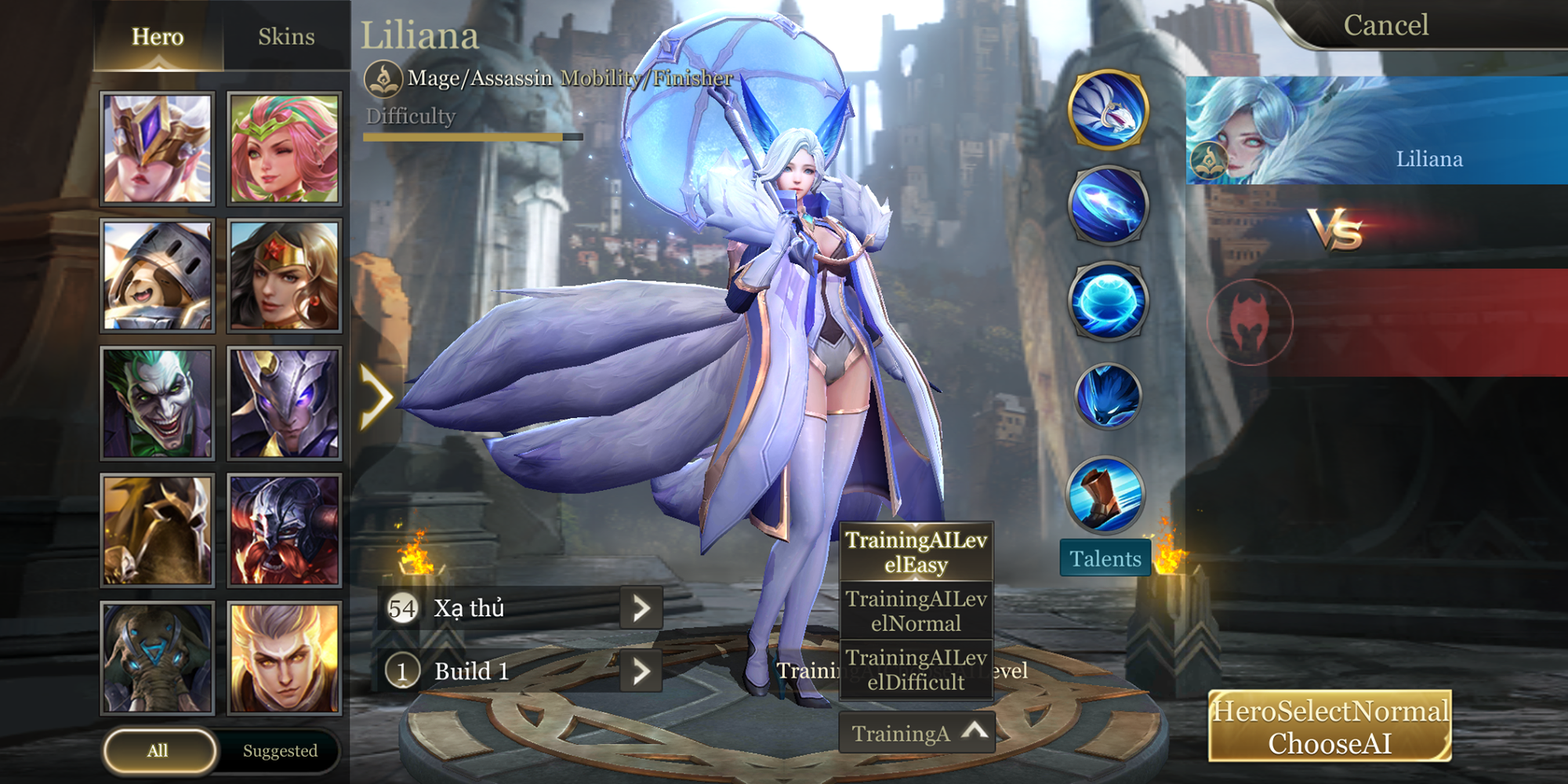Open the Xạ thủ arcana selector
This screenshot has width=1568, height=784.
tap(641, 608)
